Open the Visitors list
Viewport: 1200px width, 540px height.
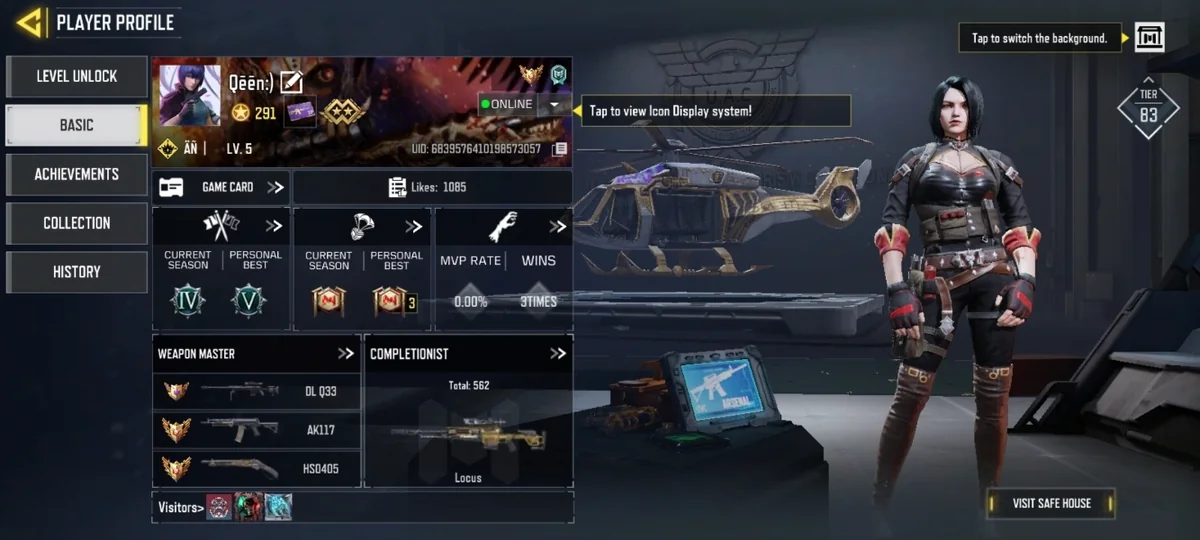point(181,508)
